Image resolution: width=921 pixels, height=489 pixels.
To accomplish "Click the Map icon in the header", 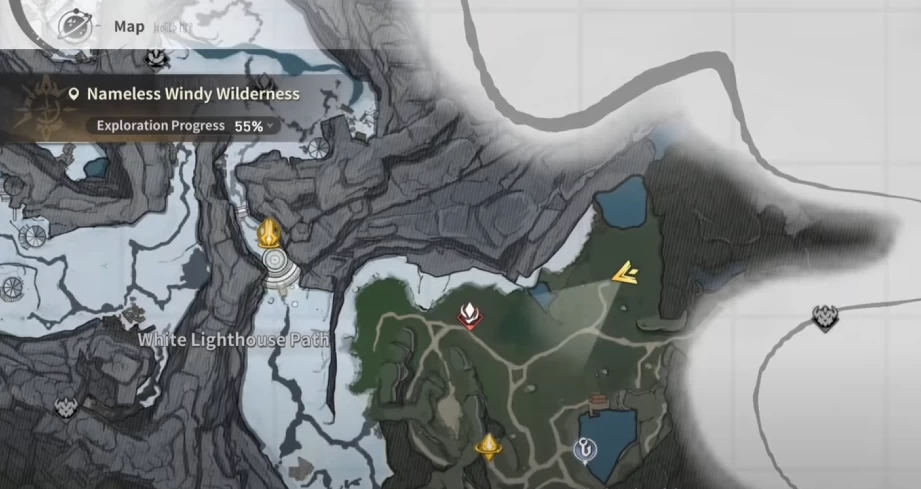I will (x=75, y=25).
